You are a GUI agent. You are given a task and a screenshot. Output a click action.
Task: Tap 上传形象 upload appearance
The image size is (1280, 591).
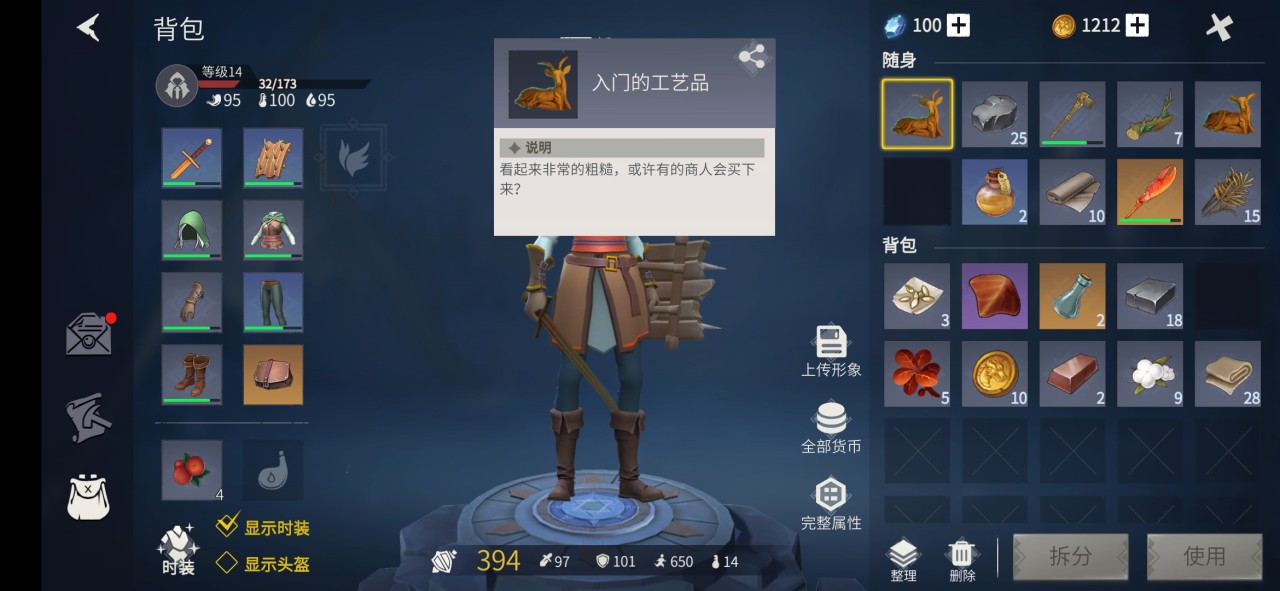pyautogui.click(x=830, y=351)
